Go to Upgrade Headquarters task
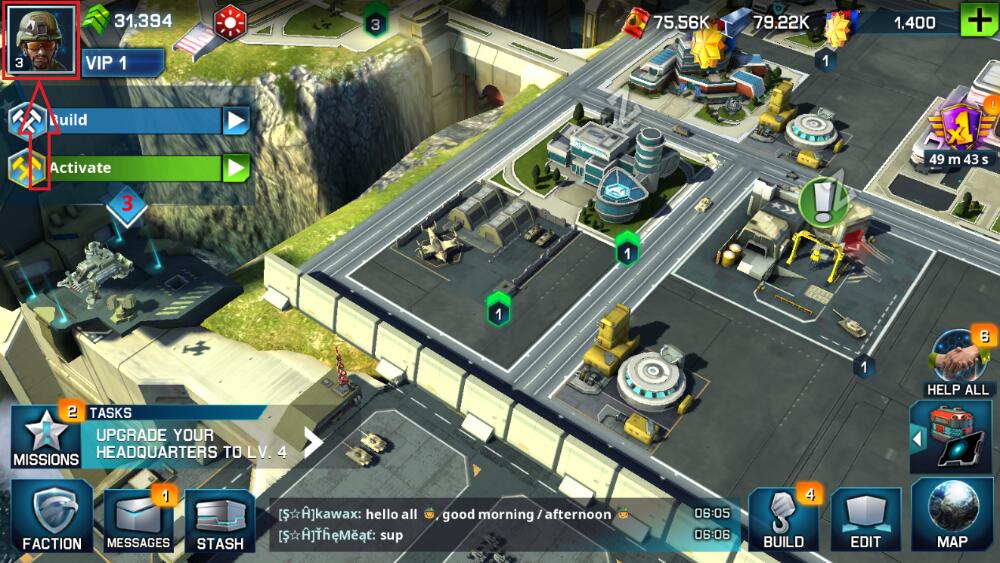The image size is (1000, 563). click(x=200, y=443)
